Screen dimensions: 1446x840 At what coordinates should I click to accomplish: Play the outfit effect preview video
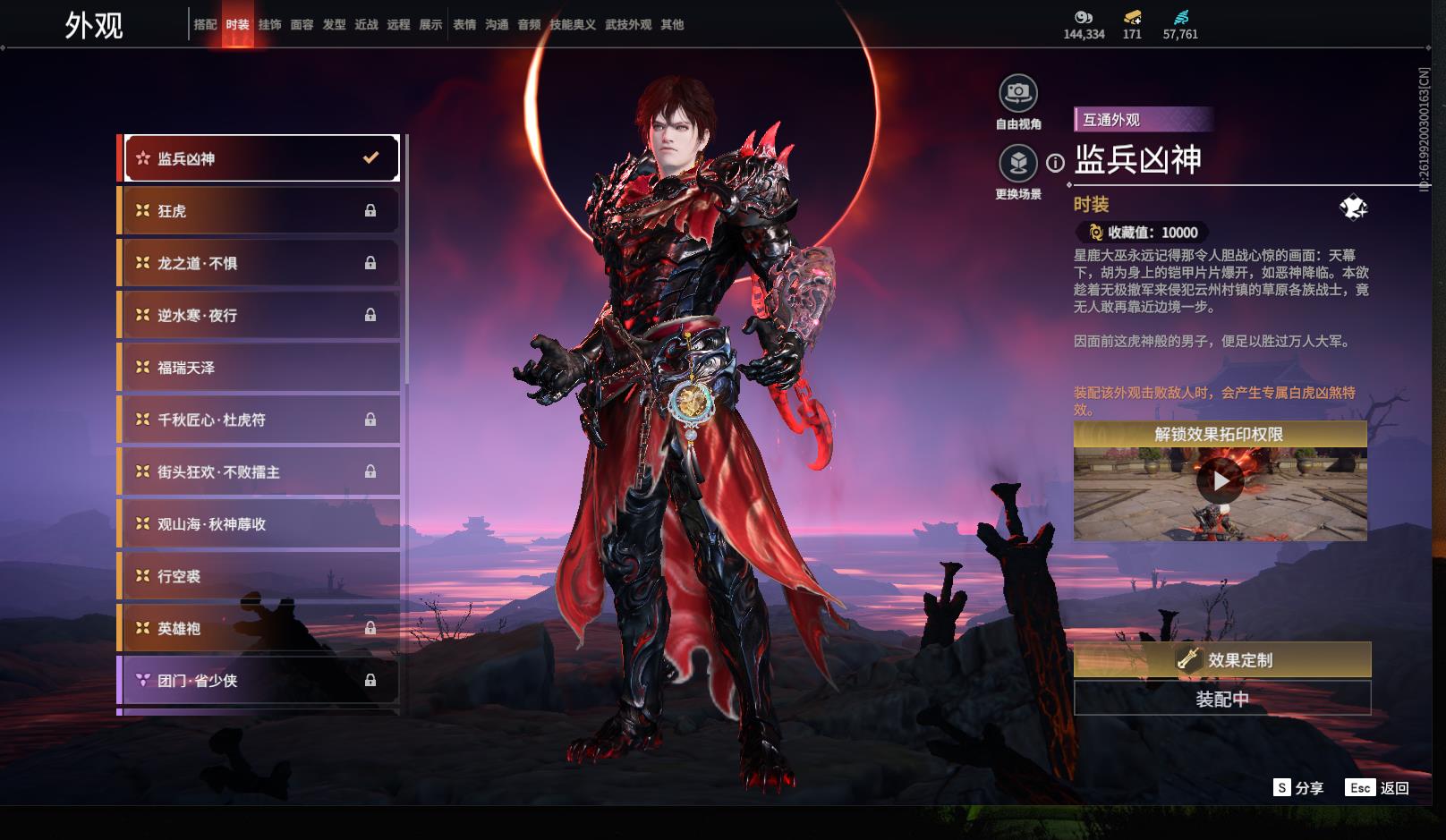pos(1221,481)
